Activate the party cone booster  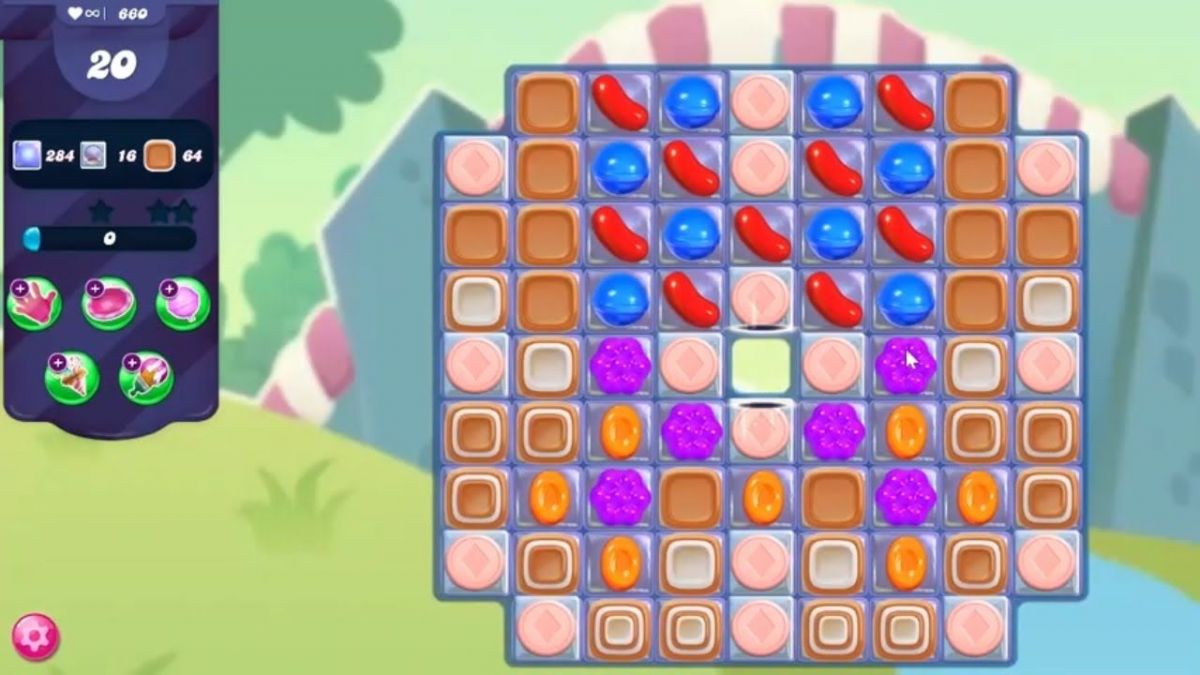[x=71, y=378]
